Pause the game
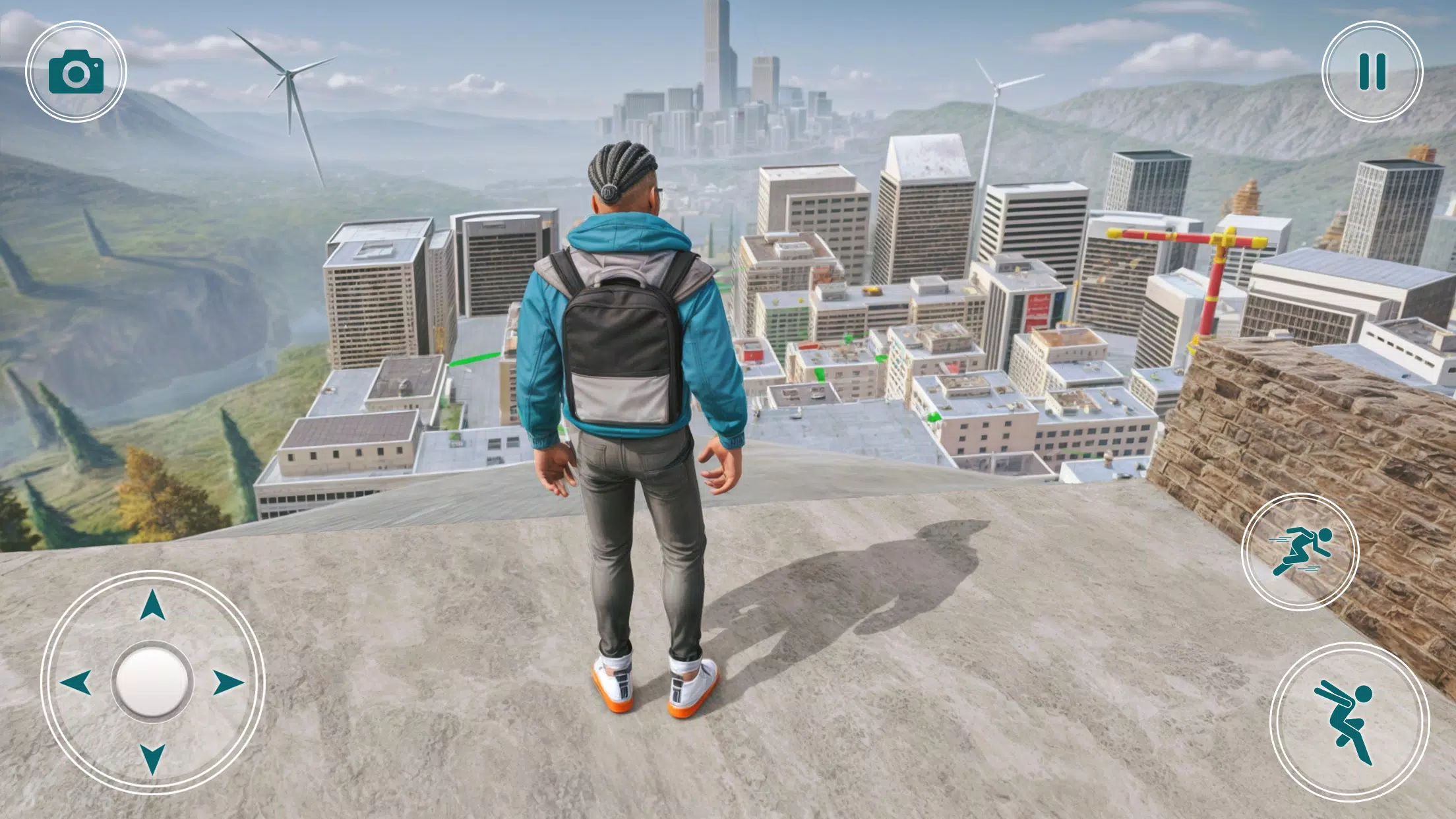Image resolution: width=1456 pixels, height=819 pixels. click(x=1372, y=71)
